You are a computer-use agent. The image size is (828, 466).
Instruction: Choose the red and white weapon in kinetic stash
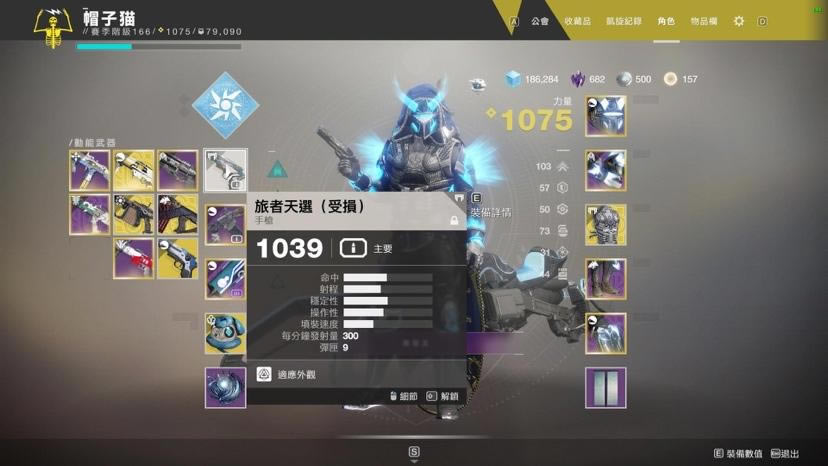[x=133, y=259]
